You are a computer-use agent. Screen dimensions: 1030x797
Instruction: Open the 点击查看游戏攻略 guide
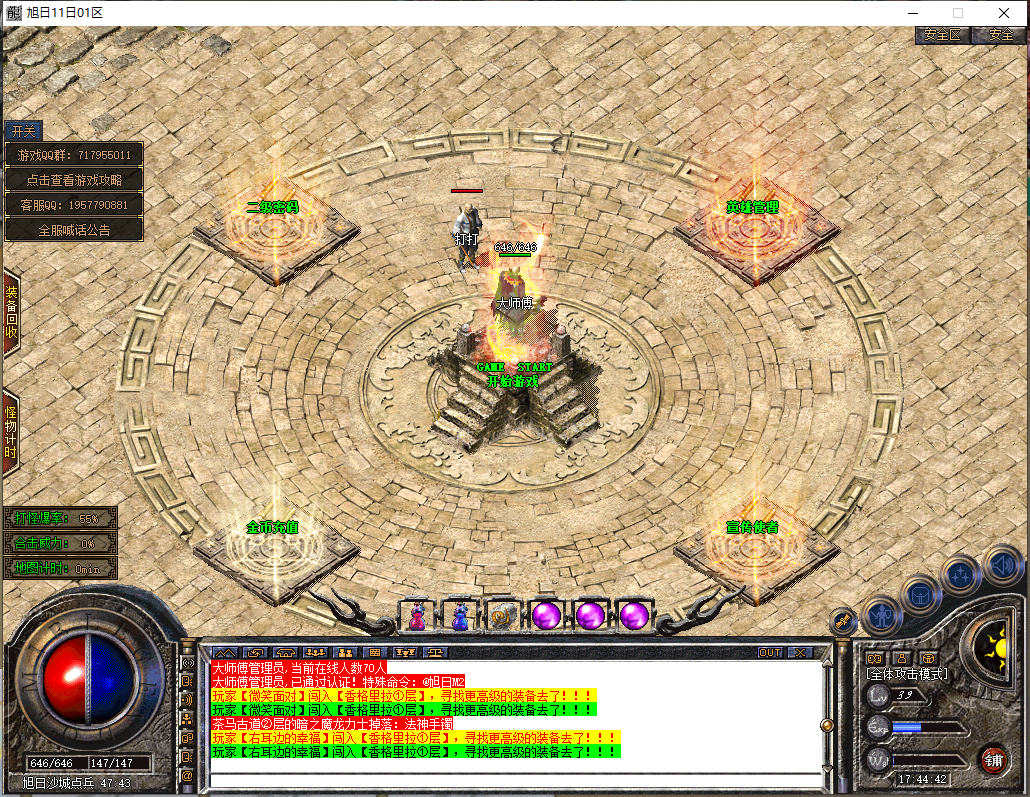point(74,180)
